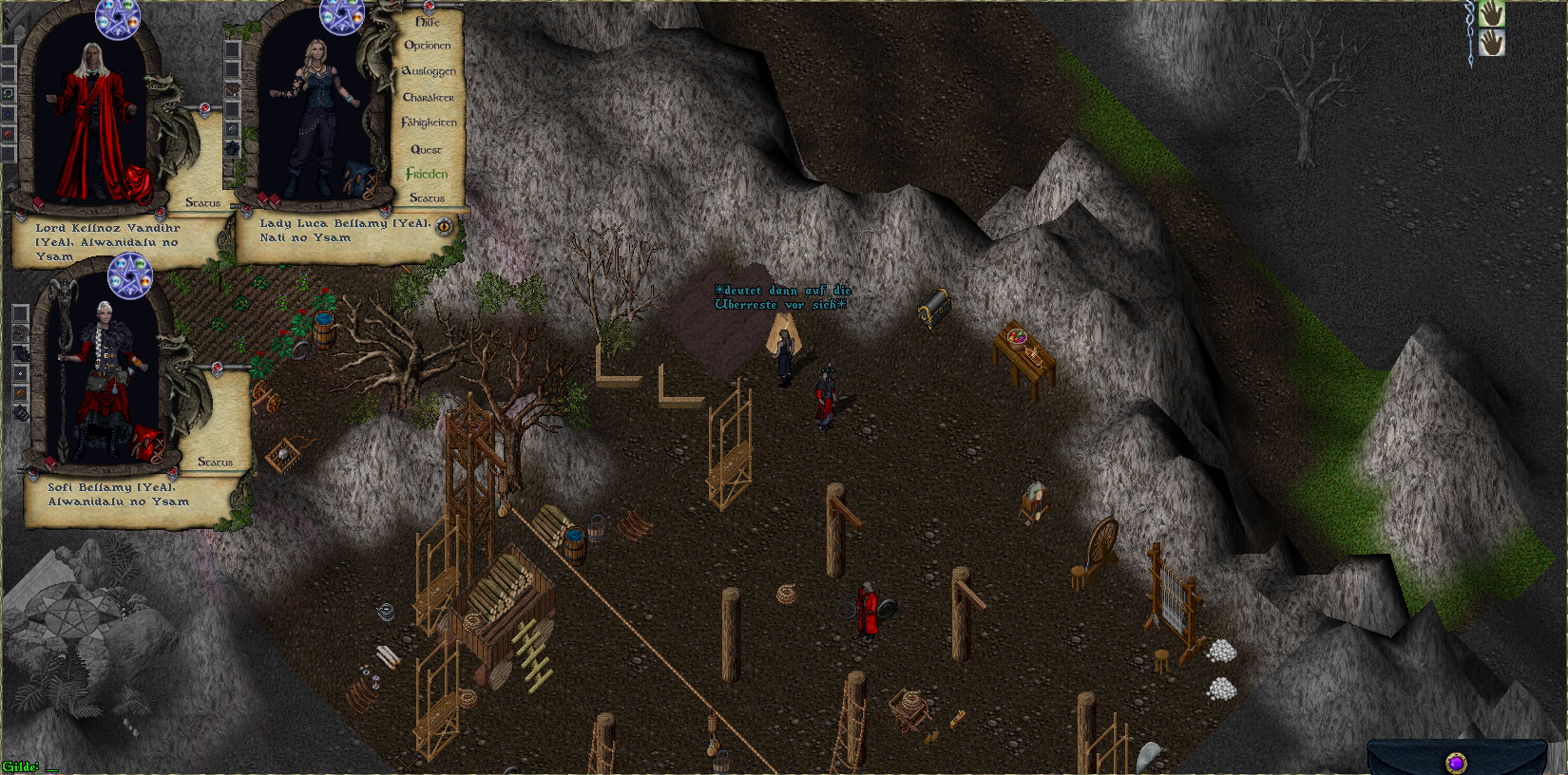Show the Fähigkeiten skills list
Image resolution: width=1568 pixels, height=775 pixels.
tap(429, 123)
